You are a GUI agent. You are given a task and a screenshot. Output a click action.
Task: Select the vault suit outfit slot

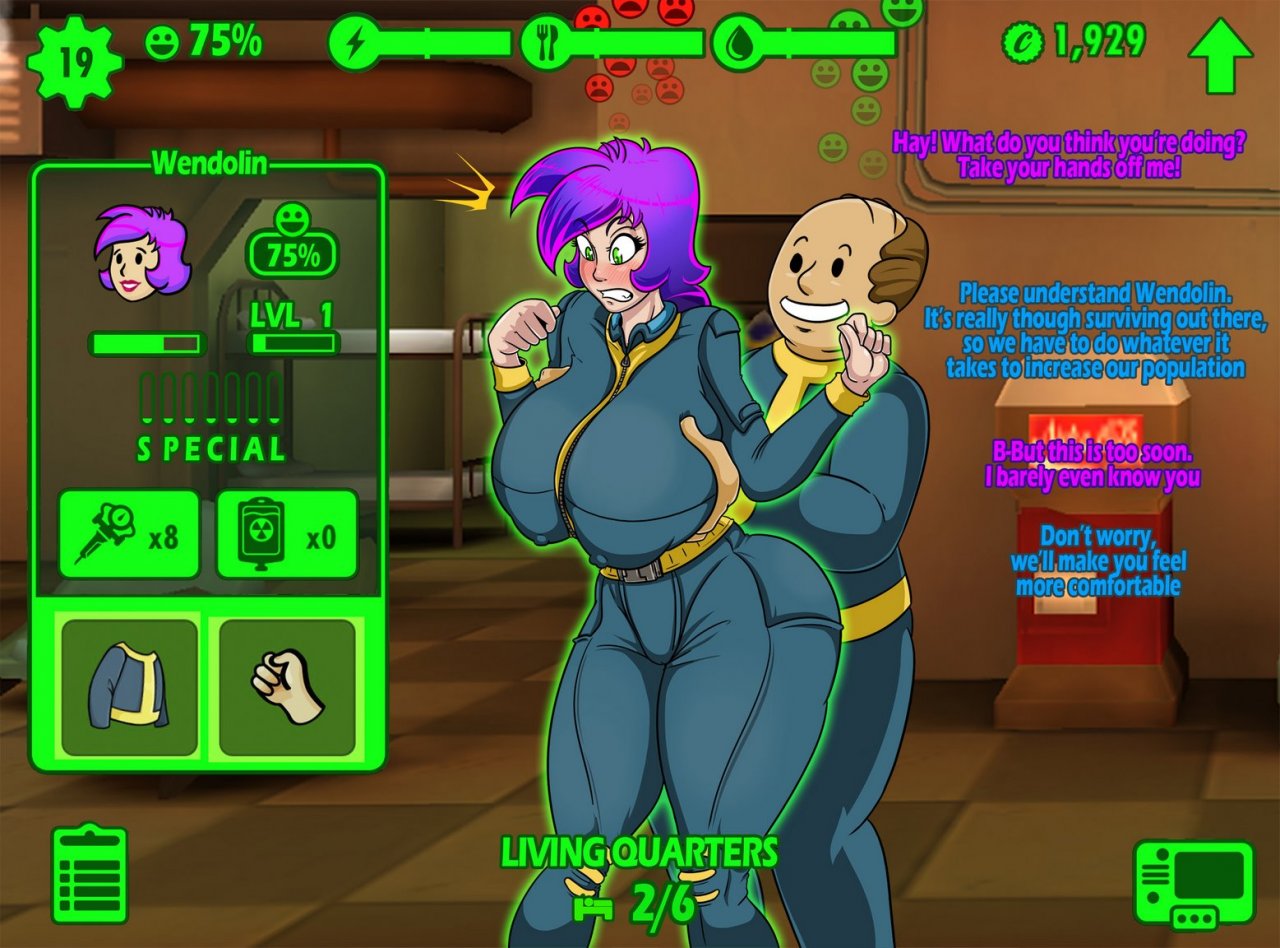coord(129,687)
